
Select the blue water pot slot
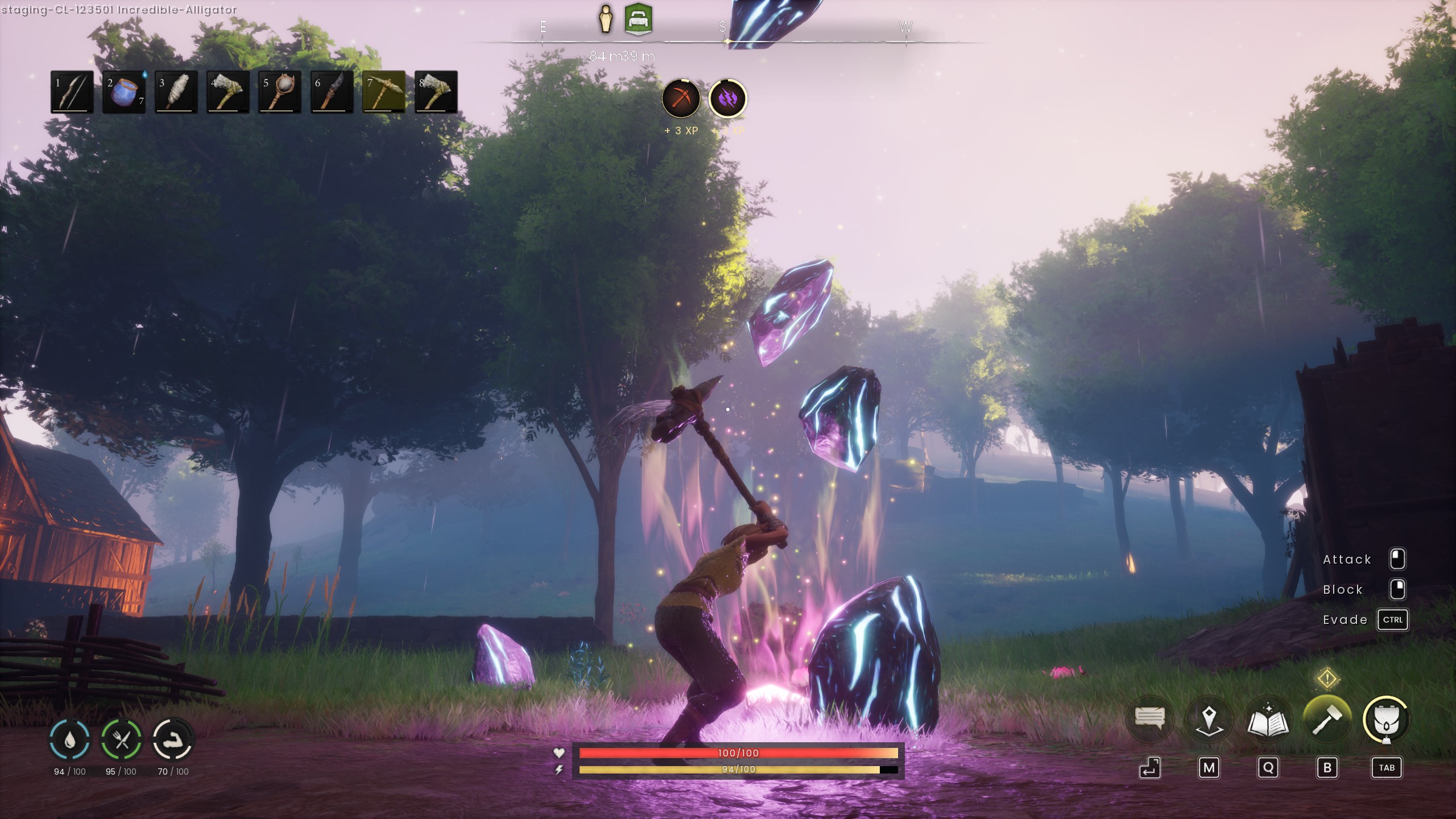click(123, 92)
